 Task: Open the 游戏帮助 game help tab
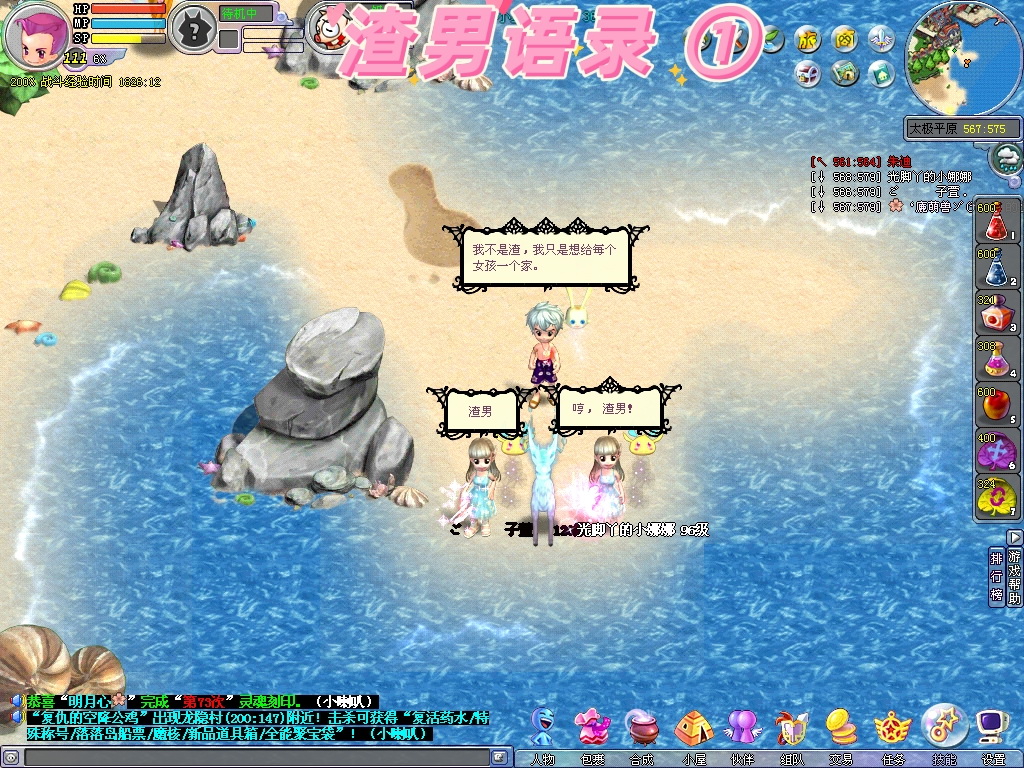[x=1015, y=577]
